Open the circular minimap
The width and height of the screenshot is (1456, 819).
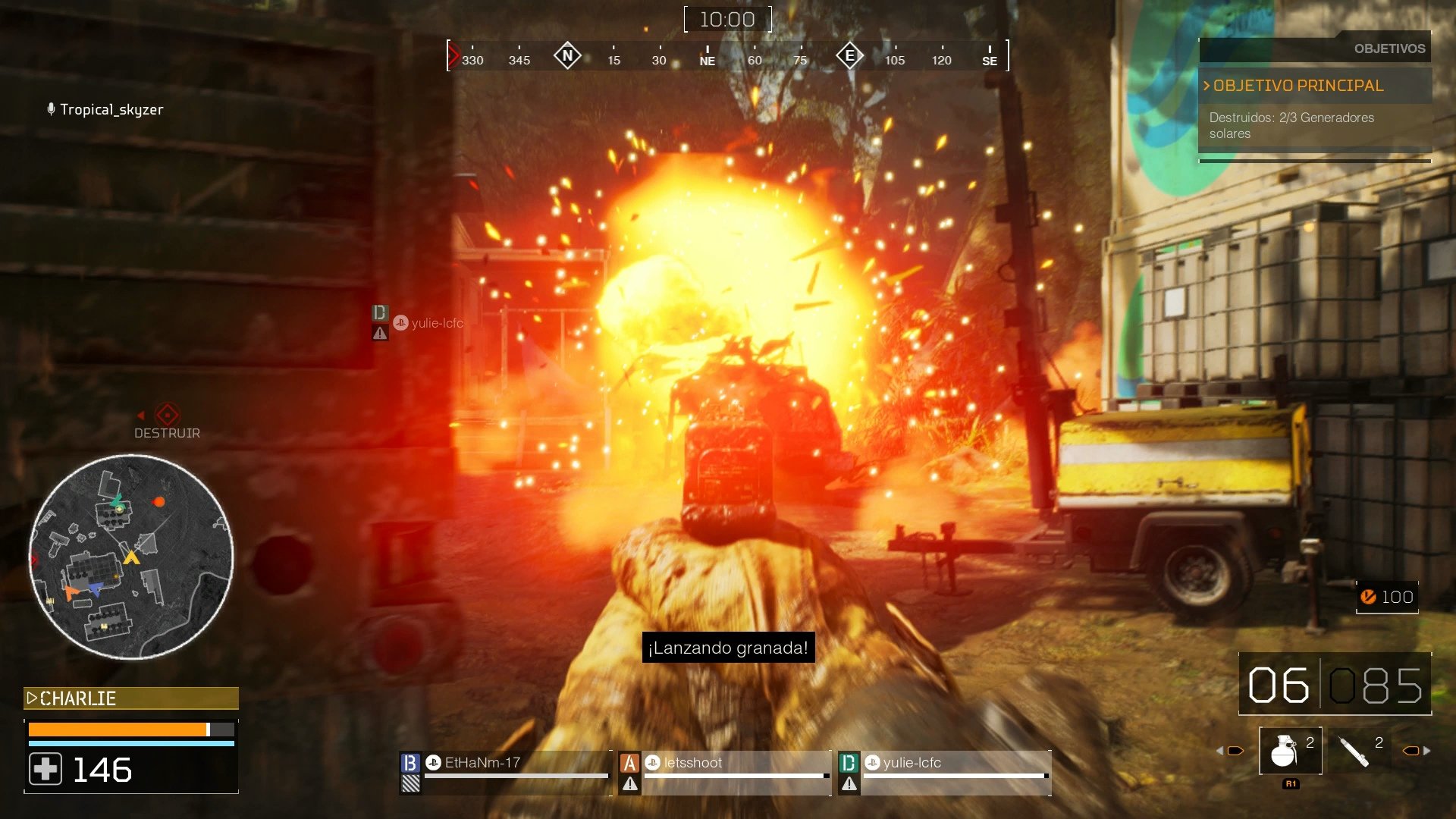[131, 557]
